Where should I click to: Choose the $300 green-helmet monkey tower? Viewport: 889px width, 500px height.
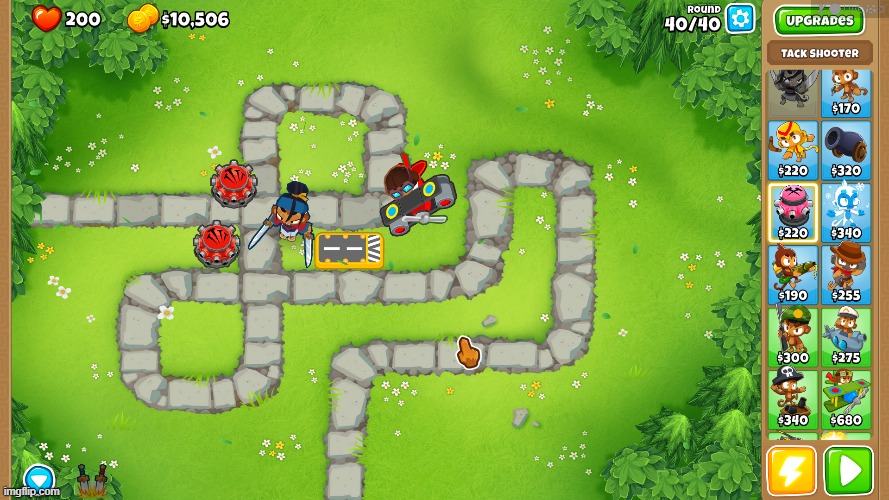(792, 336)
